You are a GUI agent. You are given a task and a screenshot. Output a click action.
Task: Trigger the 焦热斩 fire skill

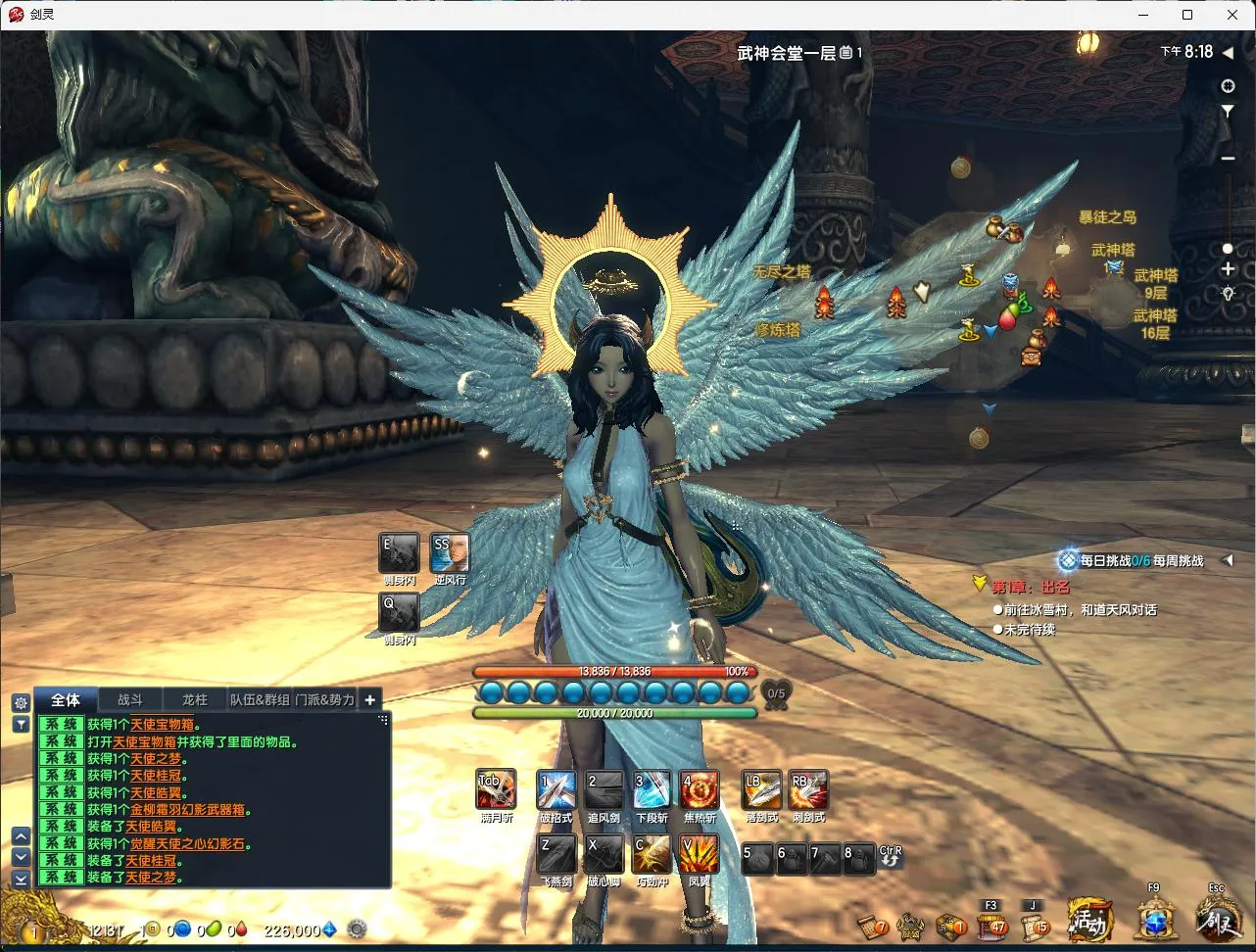pyautogui.click(x=700, y=789)
